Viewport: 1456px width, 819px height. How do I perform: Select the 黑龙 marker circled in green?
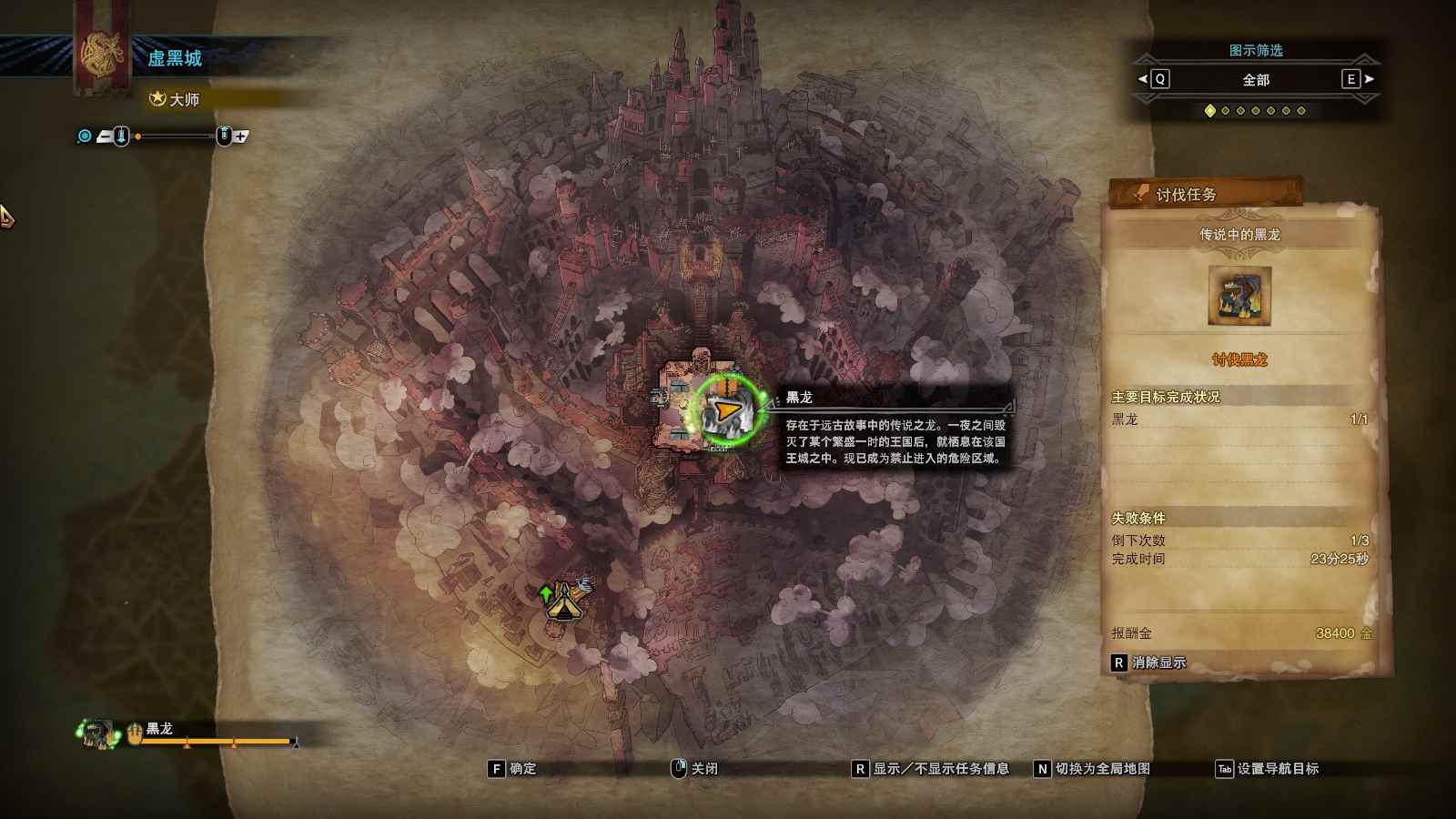click(726, 411)
